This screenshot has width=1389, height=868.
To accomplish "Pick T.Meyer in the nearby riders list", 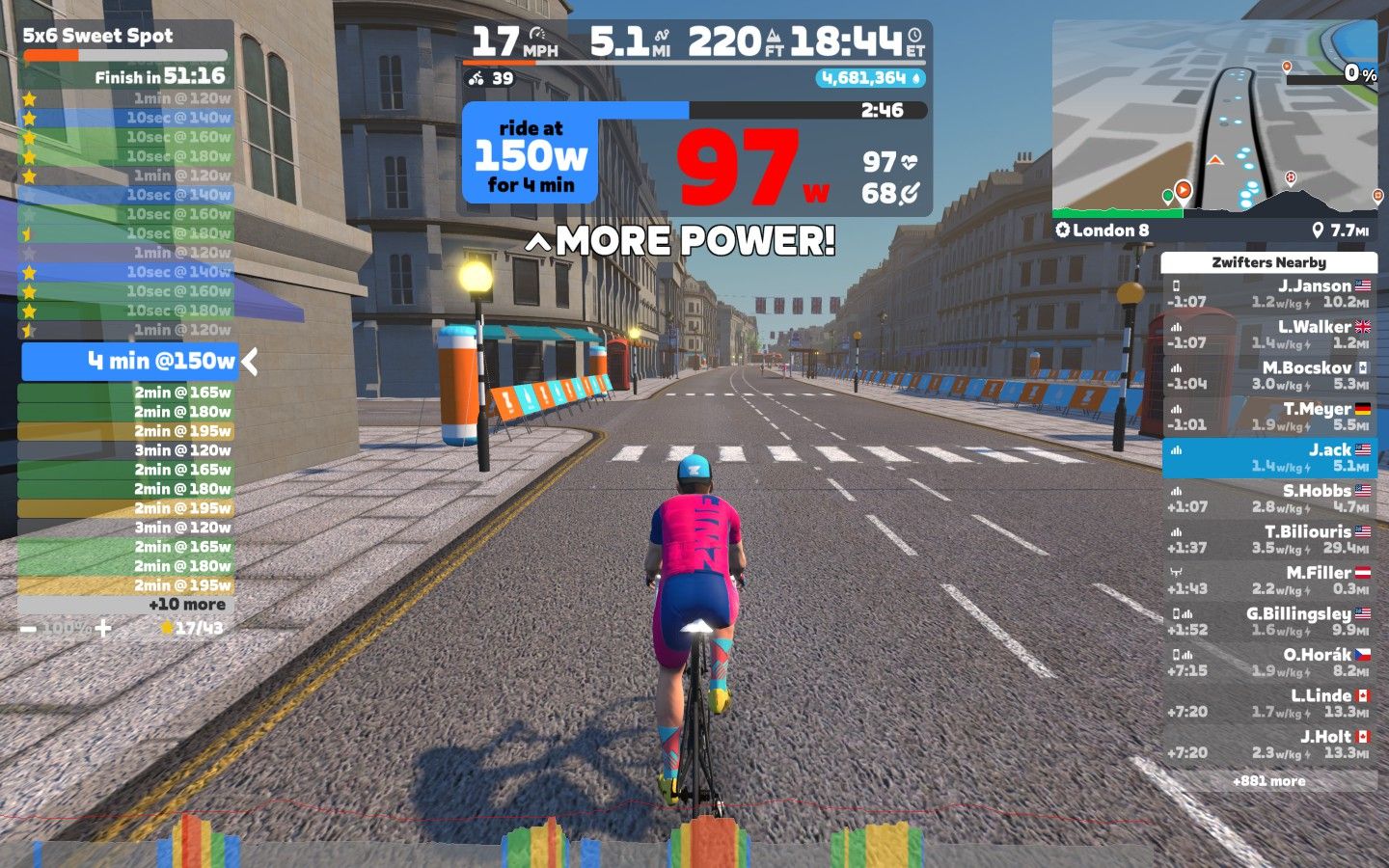I will 1268,417.
